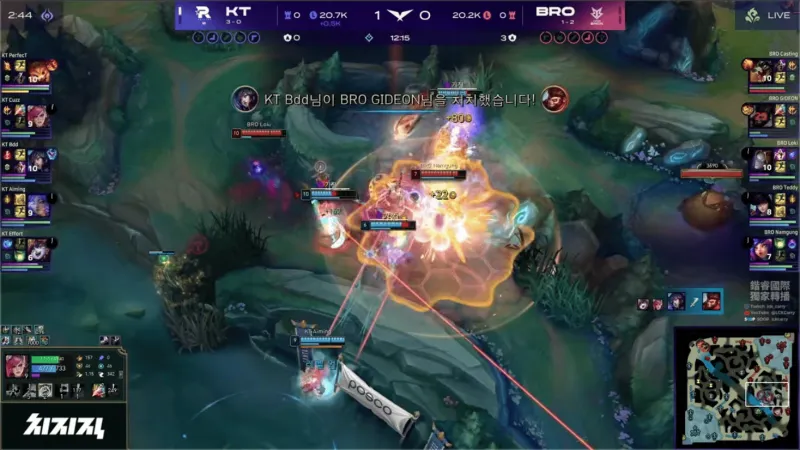Select KT Effort's champion portrait
This screenshot has height=450, width=800.
(x=37, y=249)
